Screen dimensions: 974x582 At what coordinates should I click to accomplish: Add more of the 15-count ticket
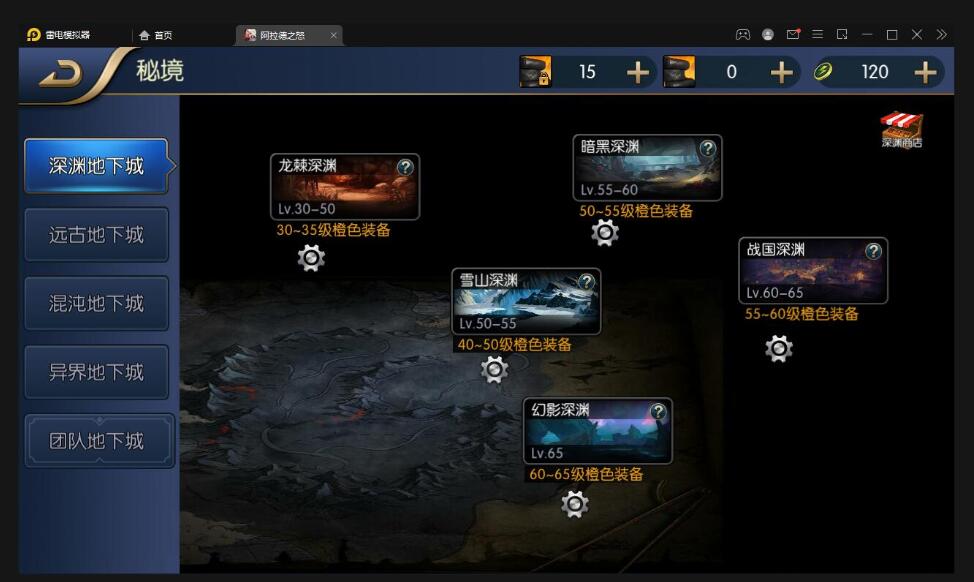637,72
